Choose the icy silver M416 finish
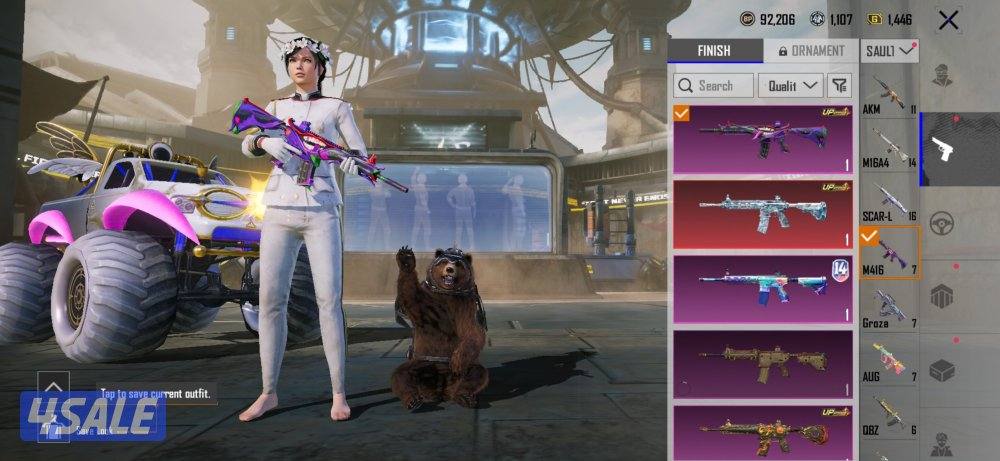Image resolution: width=1000 pixels, height=461 pixels. tap(762, 214)
